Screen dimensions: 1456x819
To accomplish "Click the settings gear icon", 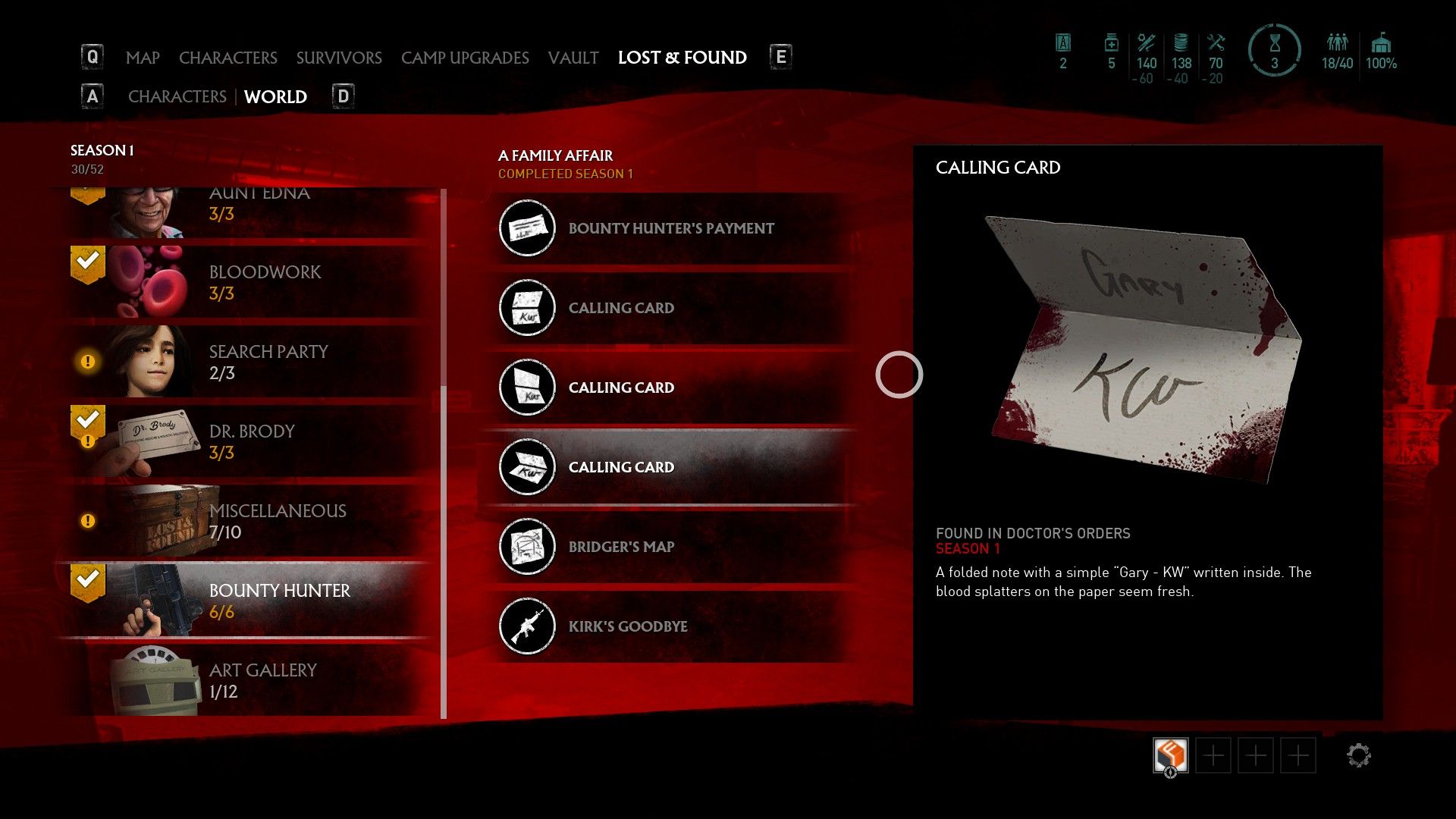I will tap(1358, 755).
